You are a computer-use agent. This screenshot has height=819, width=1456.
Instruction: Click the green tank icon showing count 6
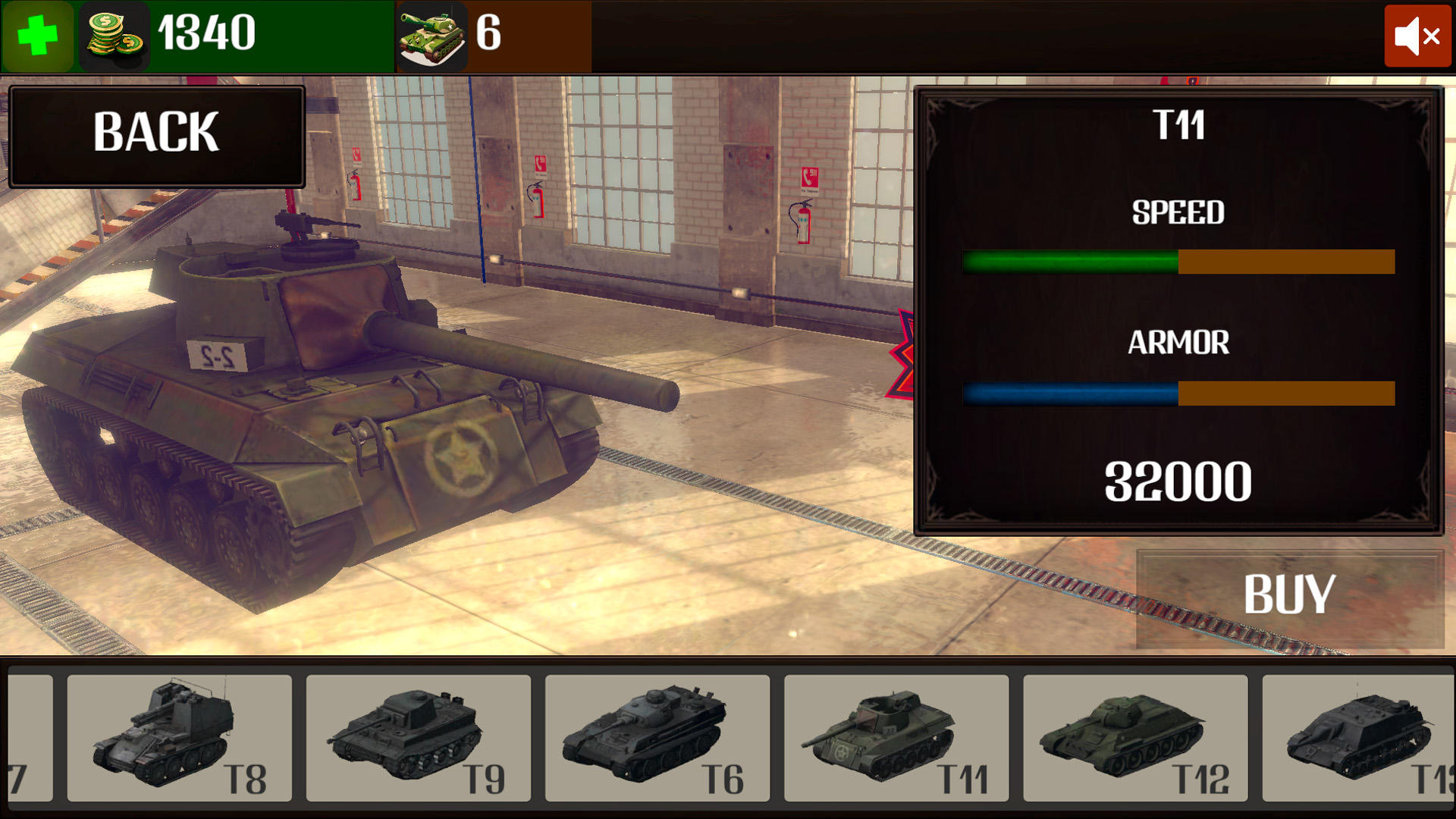[x=432, y=34]
